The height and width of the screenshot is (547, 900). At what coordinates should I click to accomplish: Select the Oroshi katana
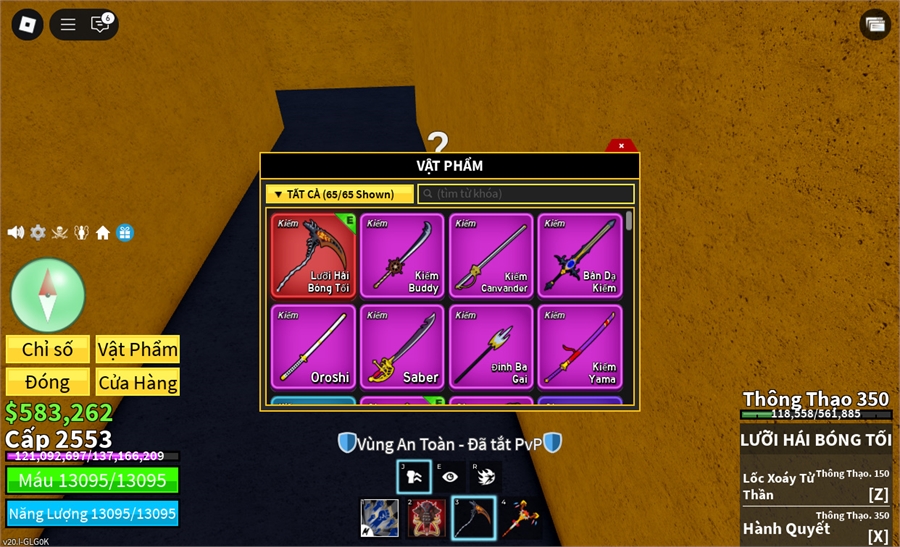tap(313, 346)
